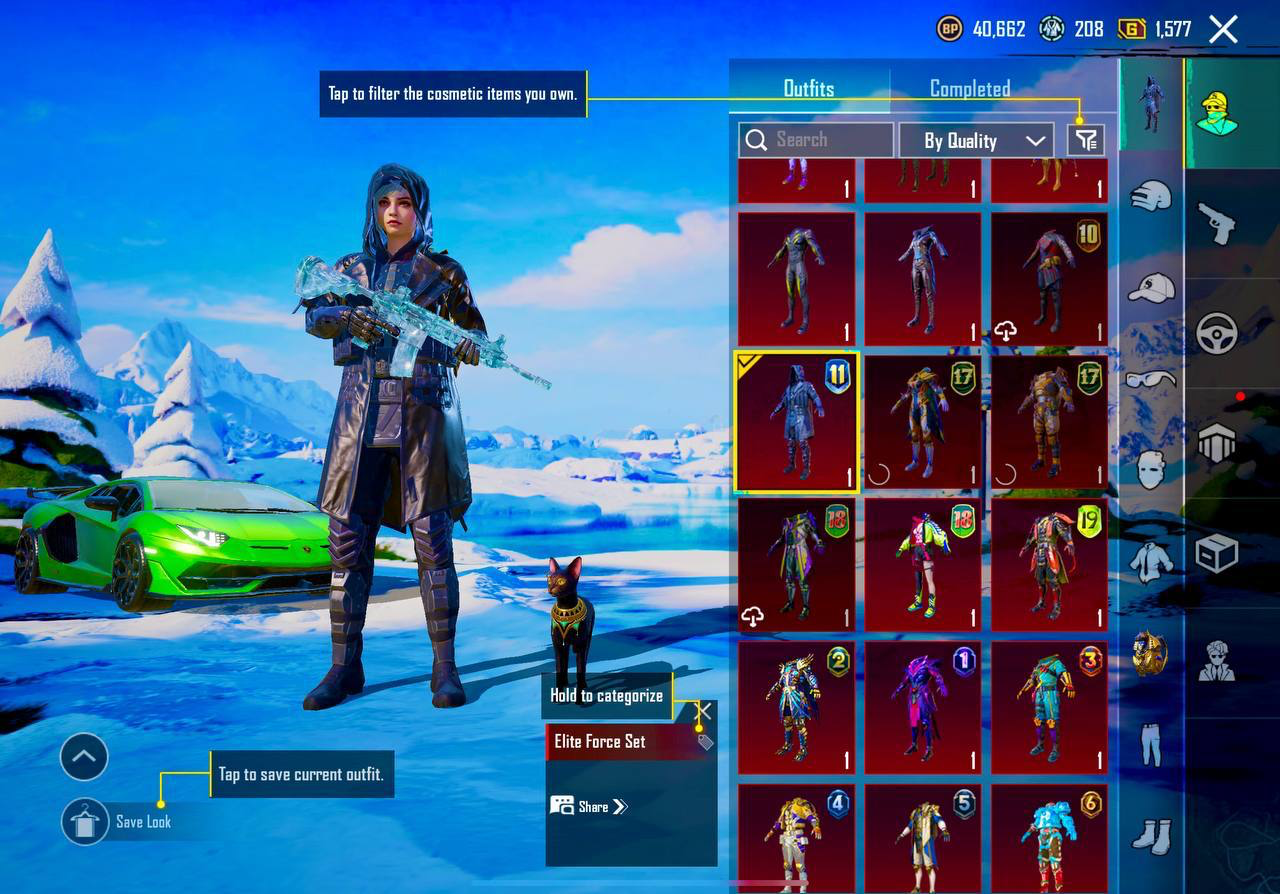This screenshot has height=894, width=1280.
Task: Click the outfit Search field
Action: (x=816, y=140)
